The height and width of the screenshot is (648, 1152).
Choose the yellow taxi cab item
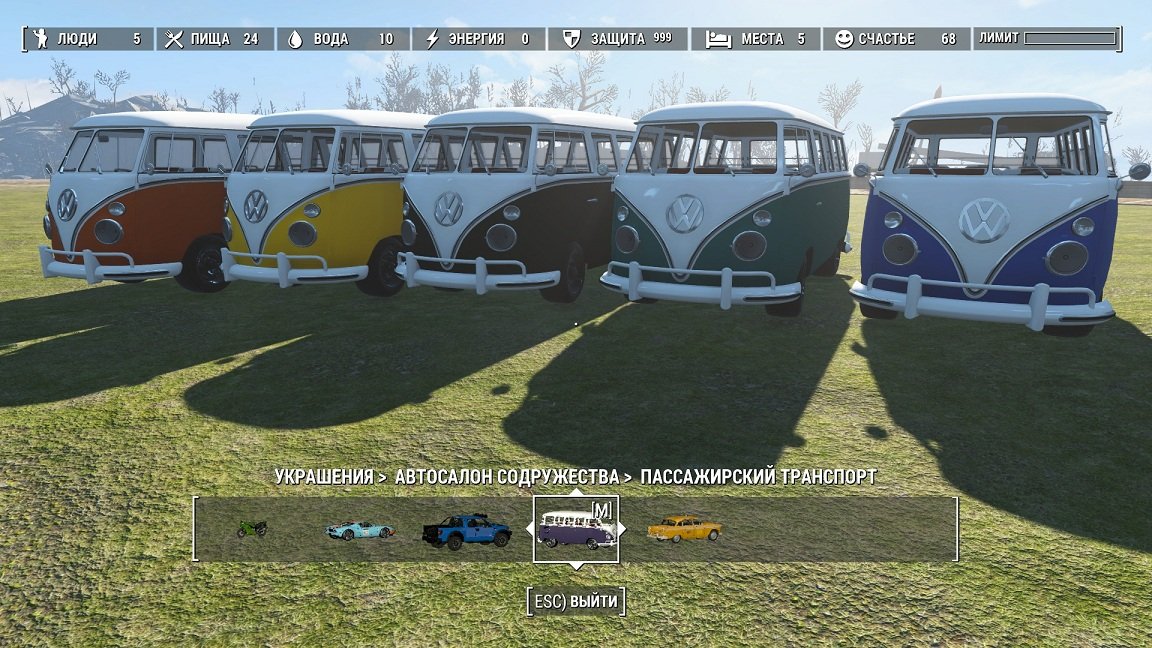(684, 529)
